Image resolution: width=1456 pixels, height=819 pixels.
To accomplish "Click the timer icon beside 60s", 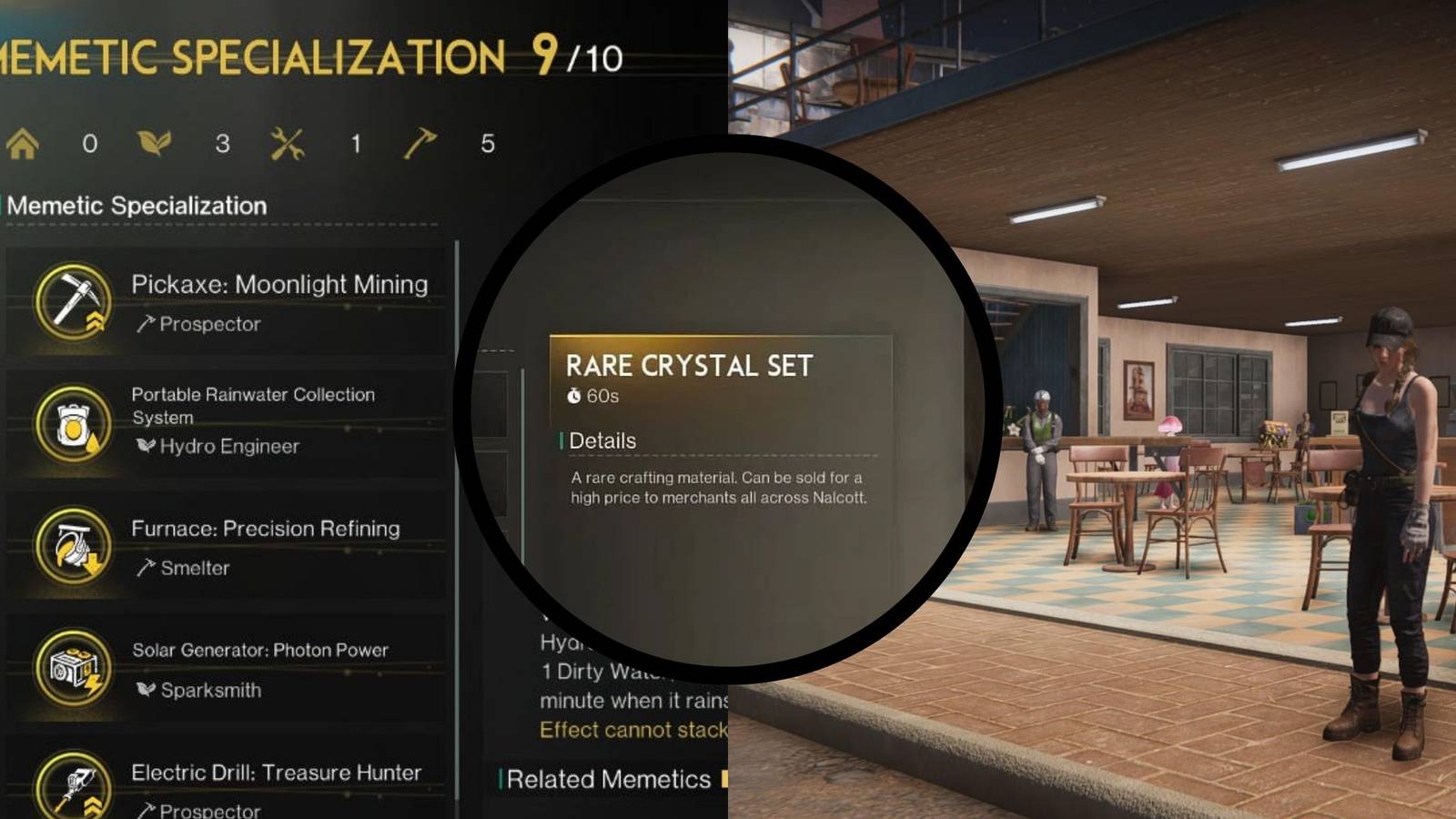I will click(x=576, y=395).
